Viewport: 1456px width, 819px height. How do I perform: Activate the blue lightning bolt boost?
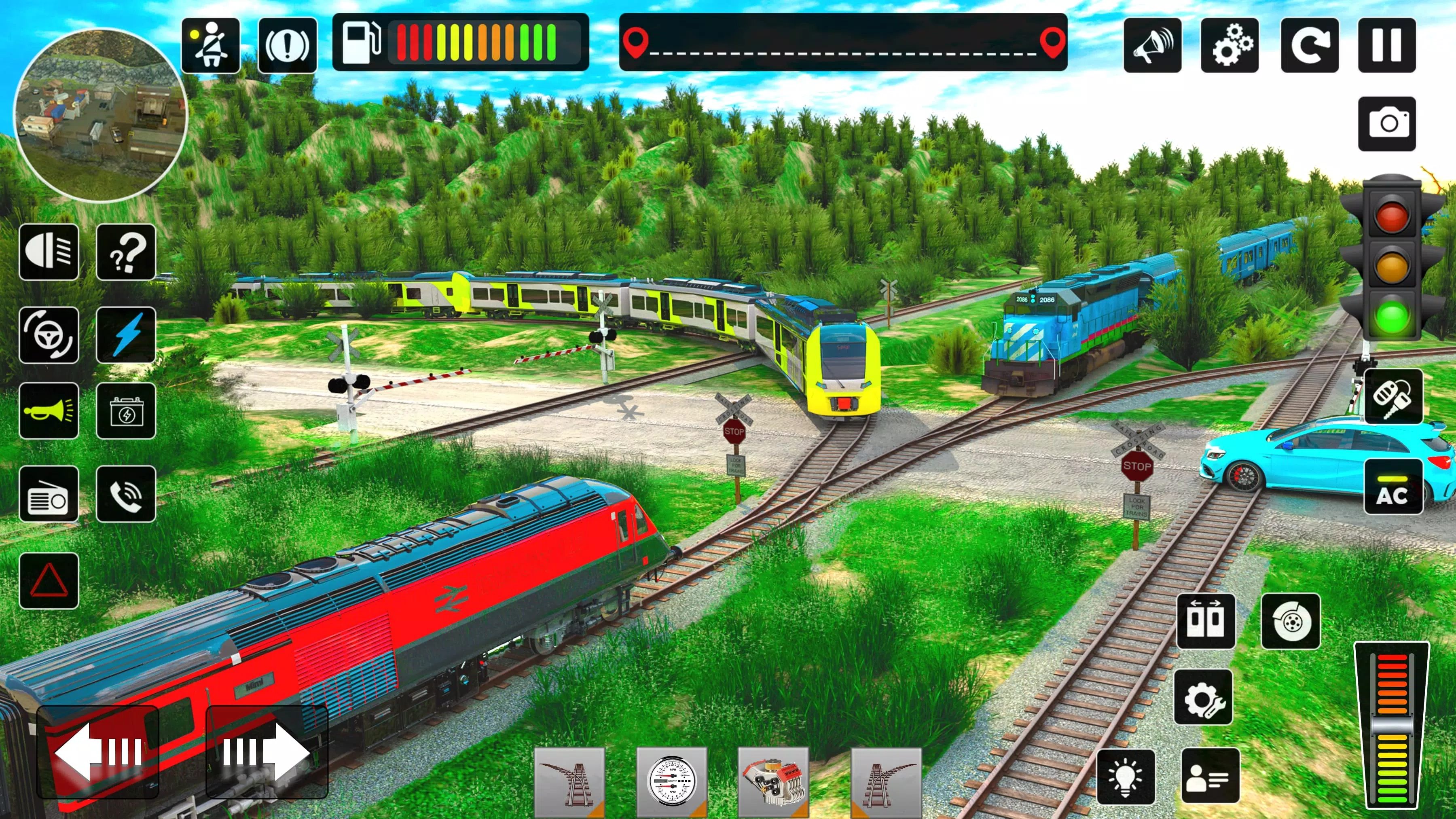pyautogui.click(x=125, y=334)
